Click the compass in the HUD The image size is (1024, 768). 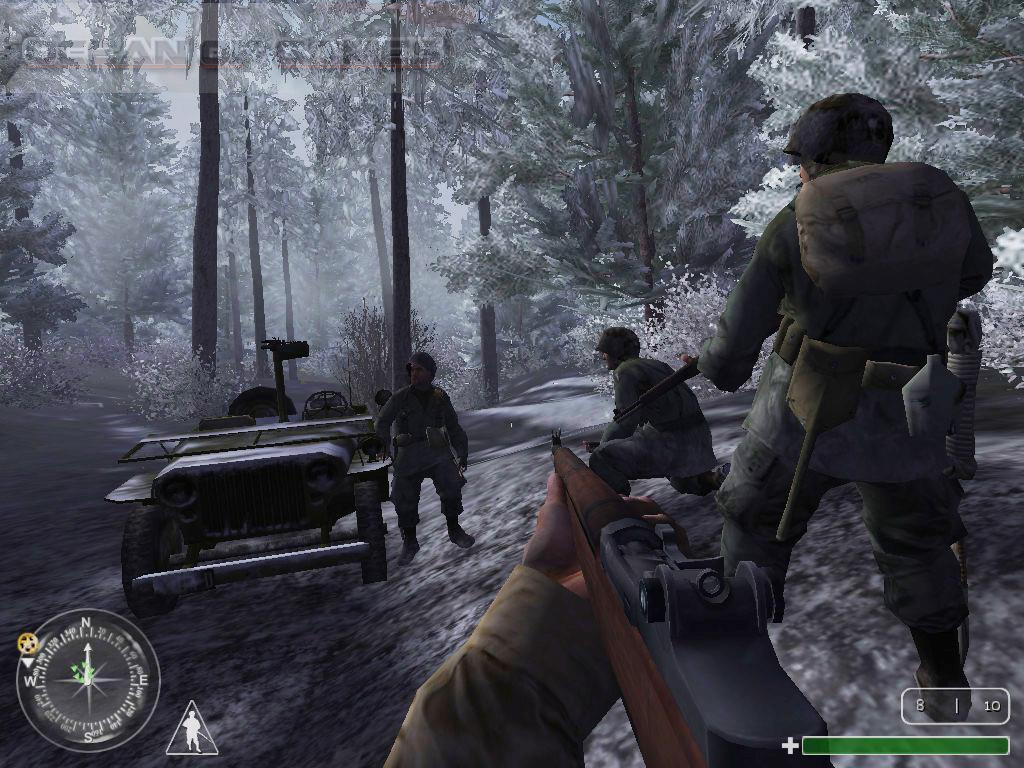tap(88, 681)
